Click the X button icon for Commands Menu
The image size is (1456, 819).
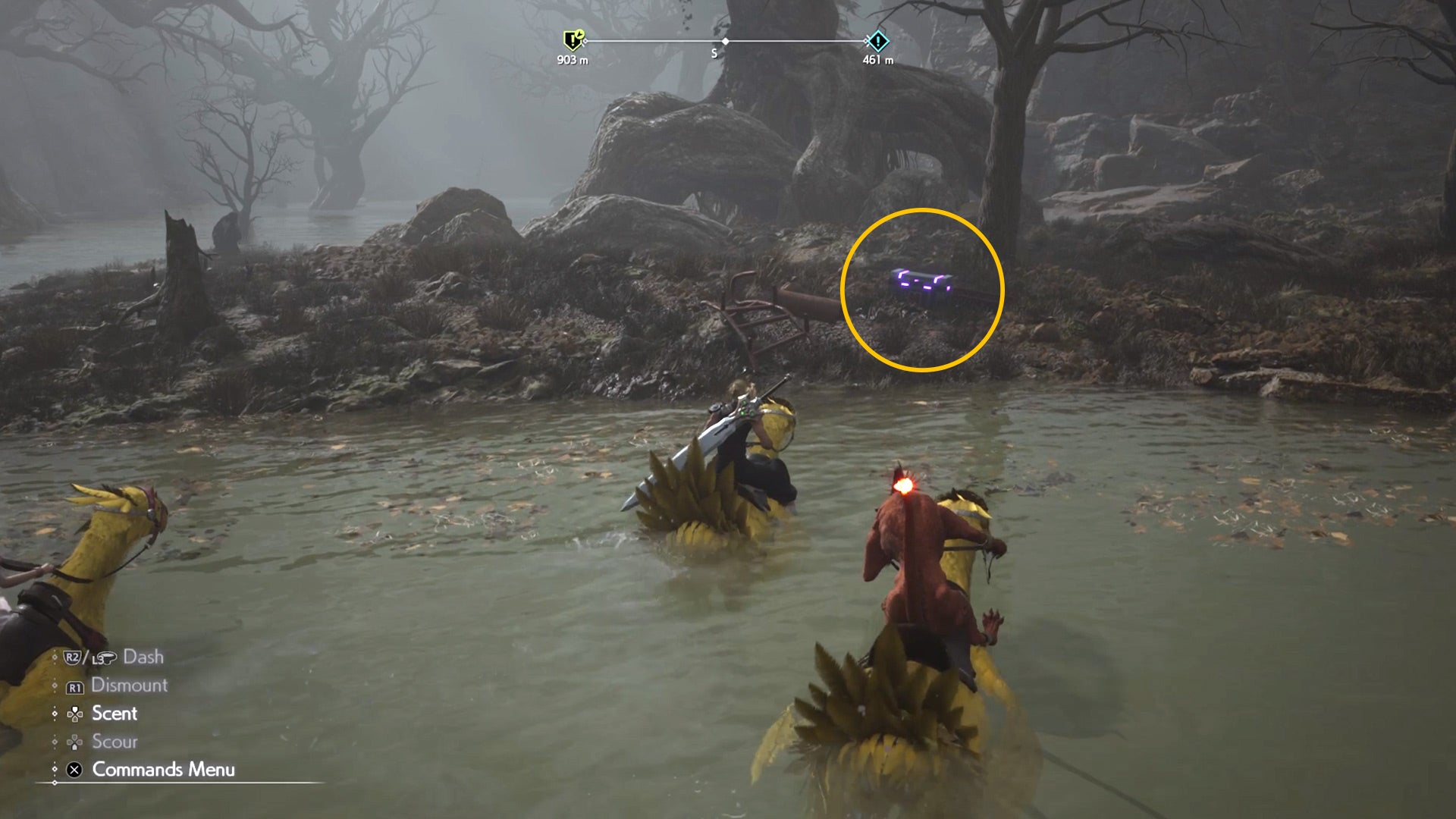75,769
